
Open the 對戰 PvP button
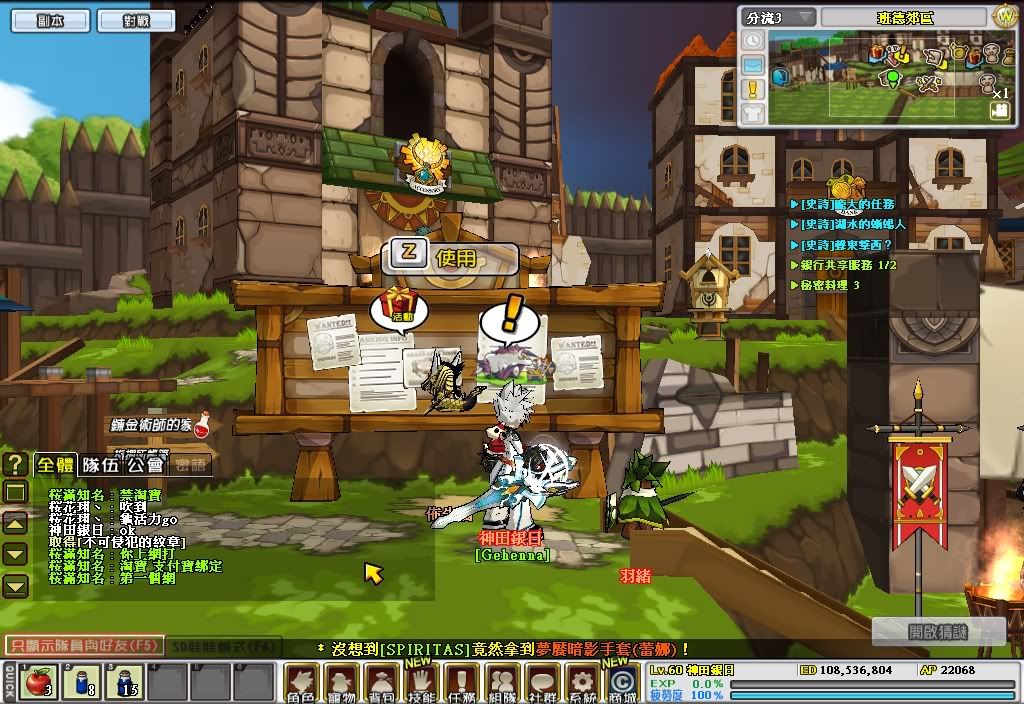coord(118,19)
